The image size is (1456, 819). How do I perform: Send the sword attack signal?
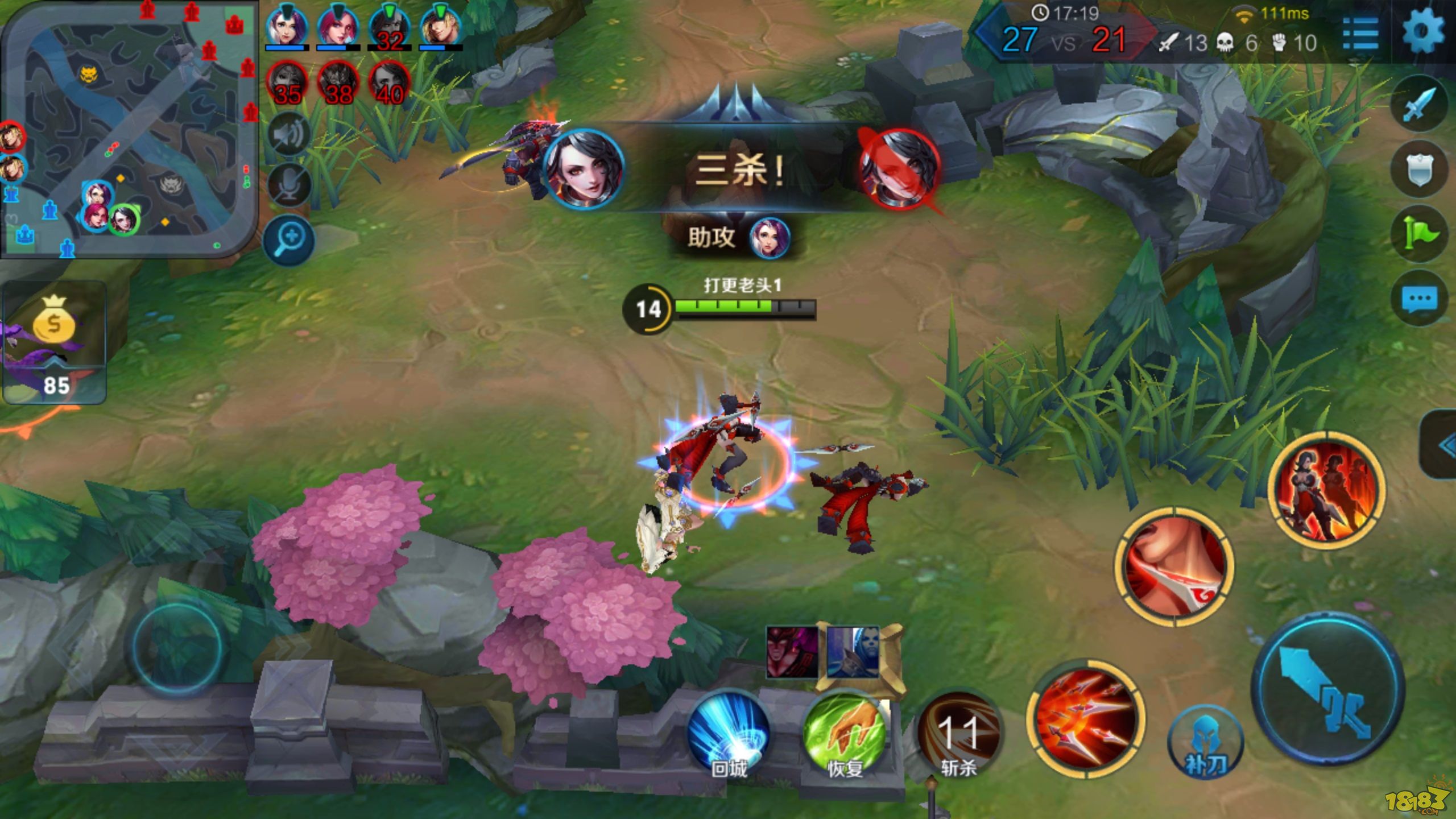1419,104
